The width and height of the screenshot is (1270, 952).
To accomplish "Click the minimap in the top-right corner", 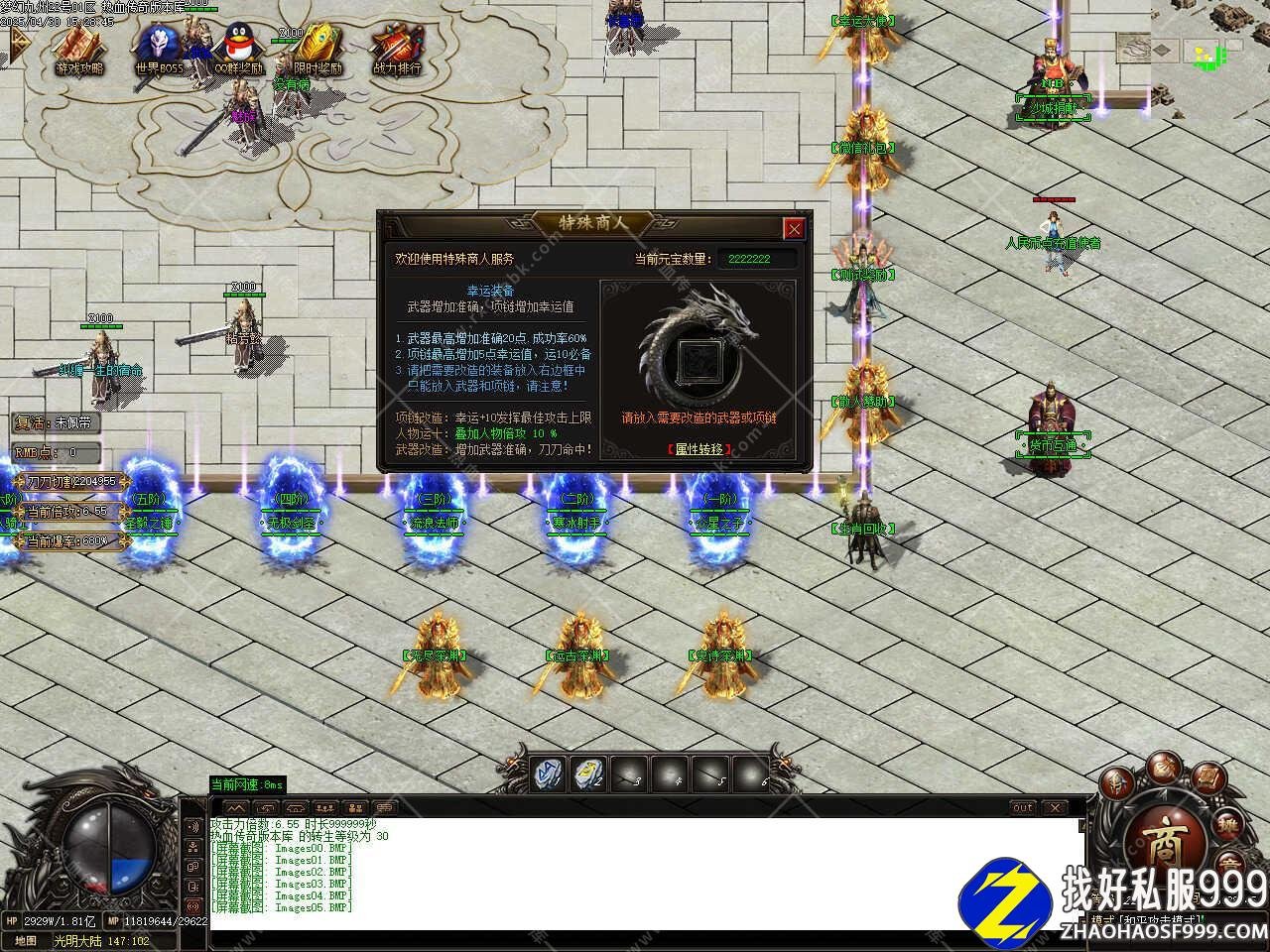I will (1210, 45).
